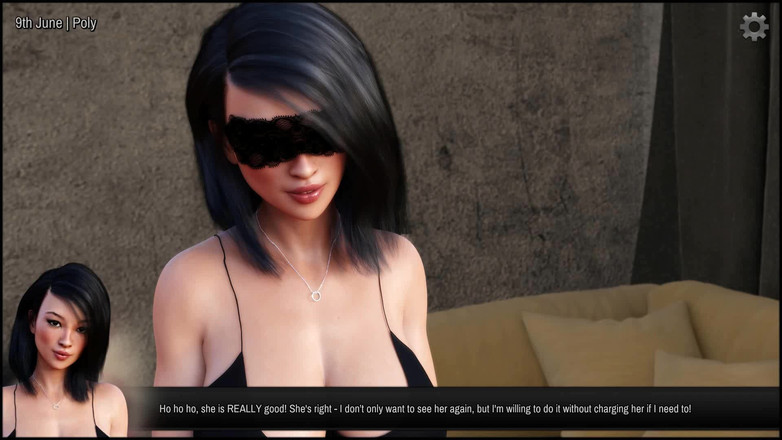Screen dimensions: 782x440
Task: Open the settings gear icon
Action: click(x=754, y=26)
